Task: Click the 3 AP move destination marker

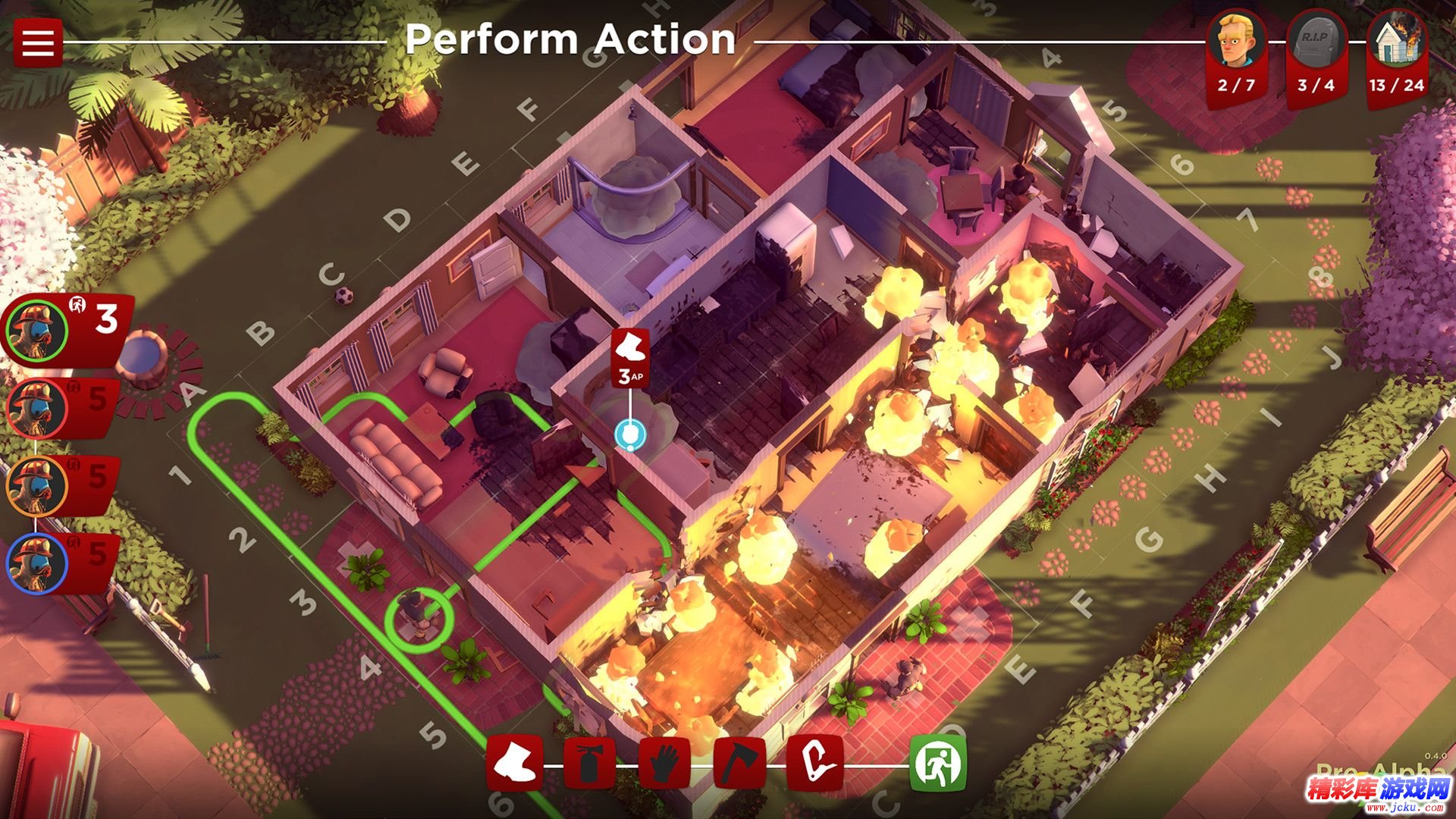Action: pos(629,435)
